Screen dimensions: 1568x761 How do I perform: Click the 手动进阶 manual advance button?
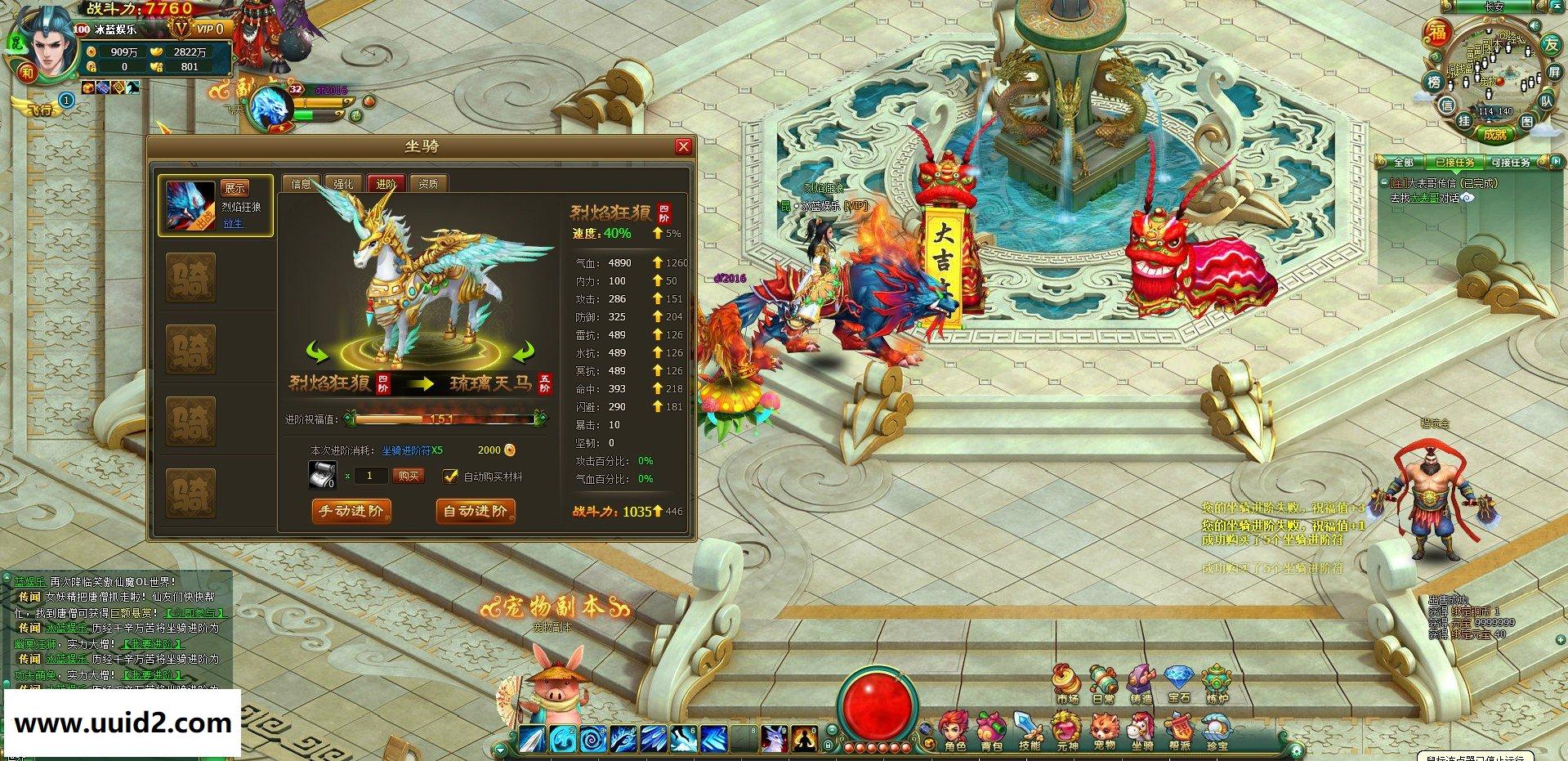click(351, 511)
